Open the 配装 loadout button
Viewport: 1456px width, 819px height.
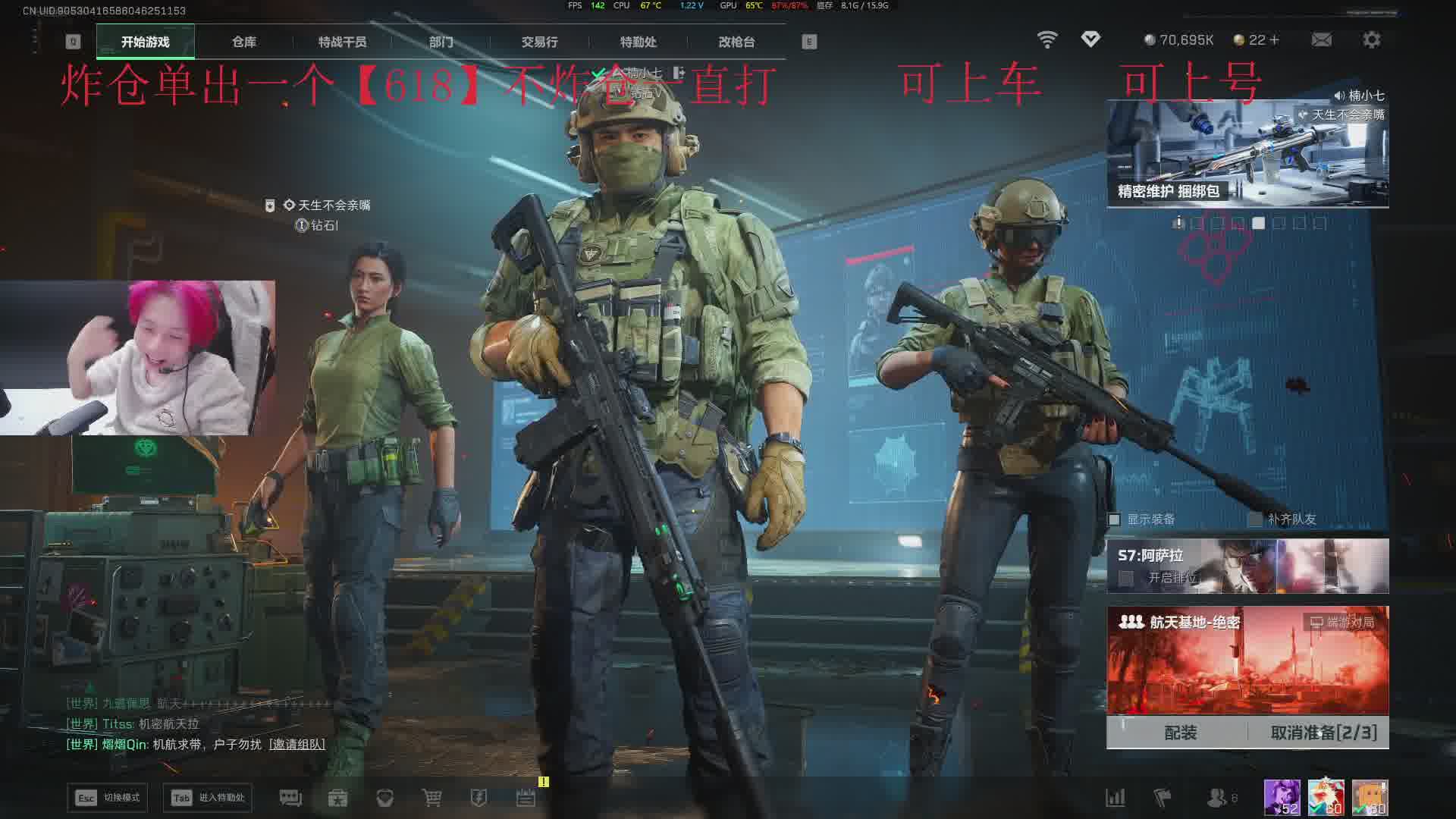pos(1180,733)
